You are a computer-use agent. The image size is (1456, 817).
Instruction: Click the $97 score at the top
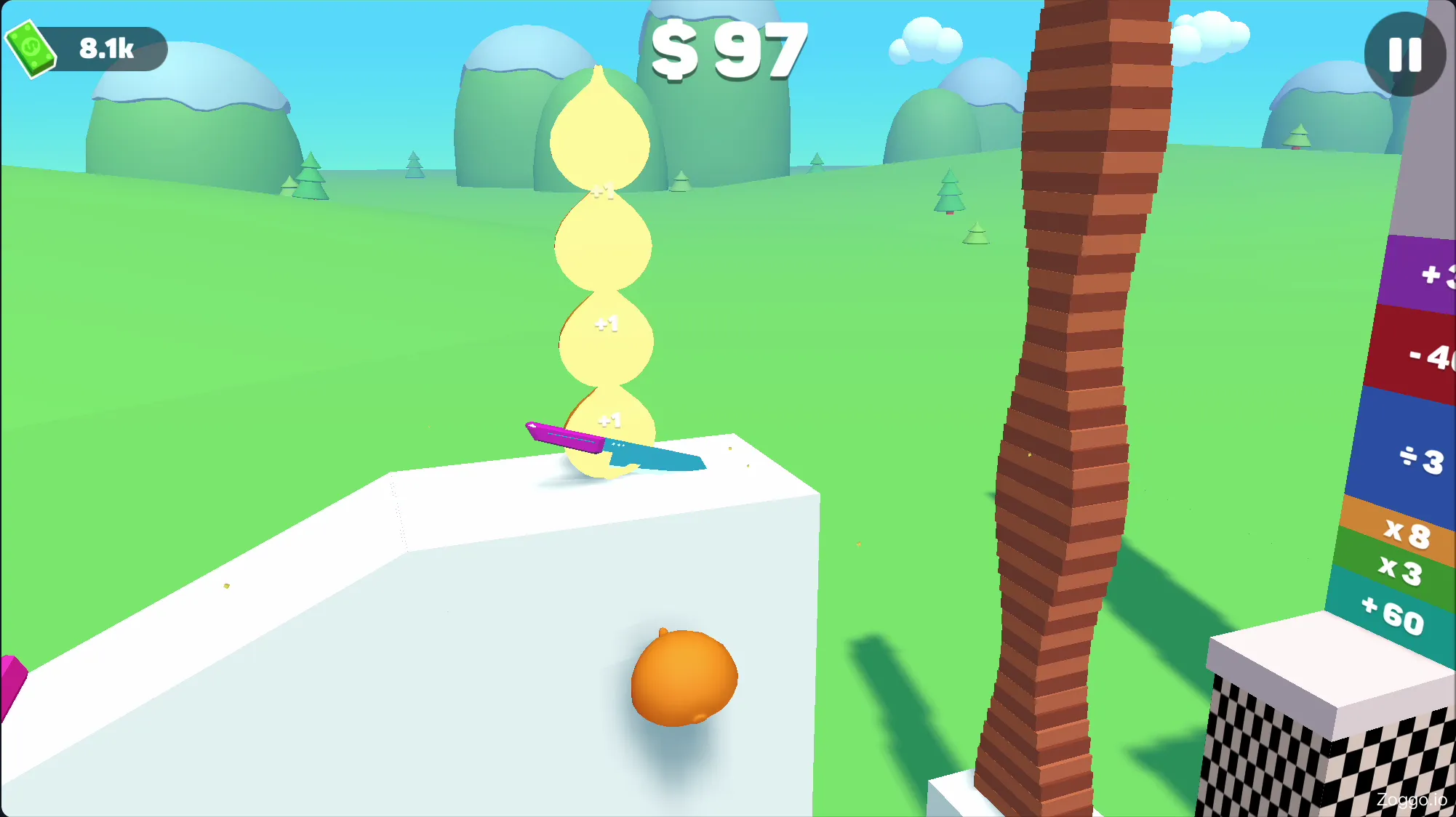tap(727, 47)
